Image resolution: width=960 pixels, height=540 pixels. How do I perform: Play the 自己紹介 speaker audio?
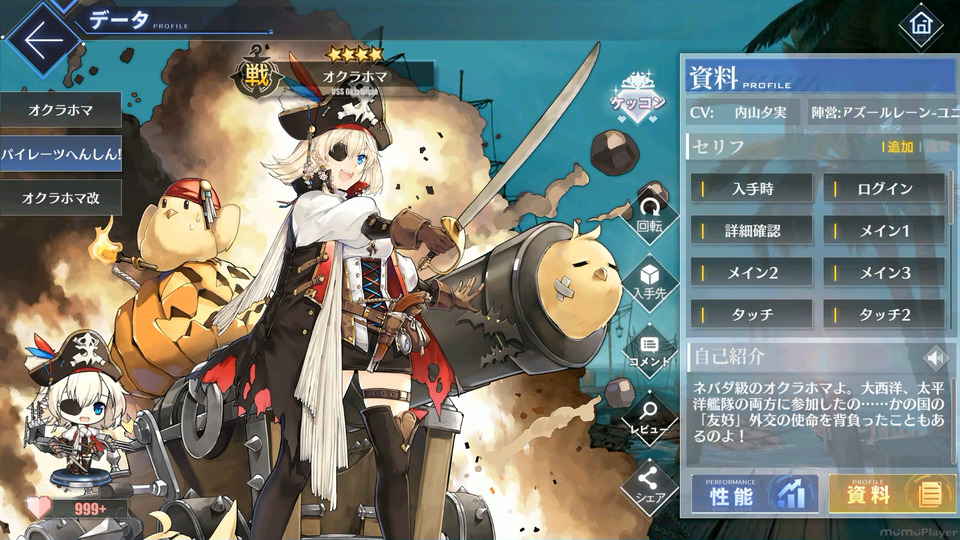(x=935, y=357)
